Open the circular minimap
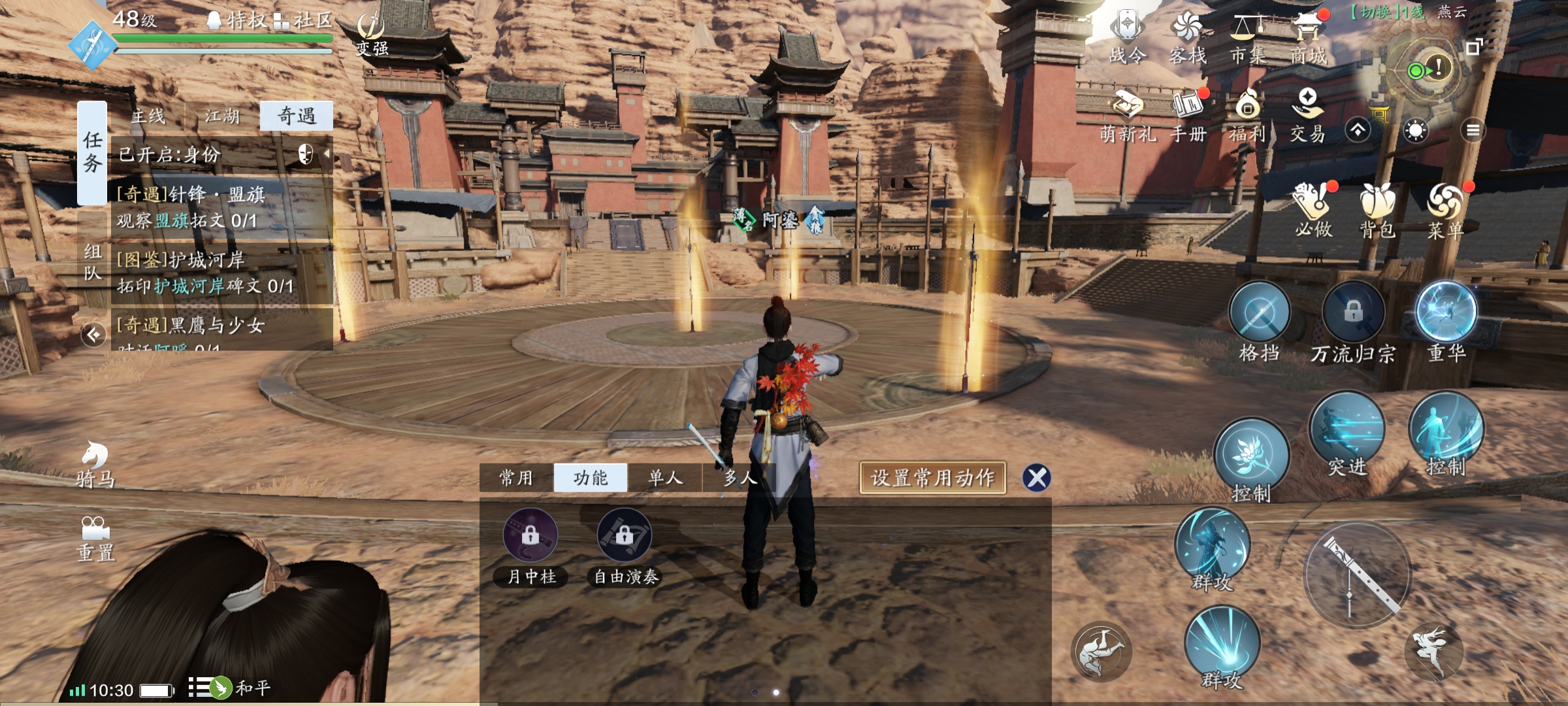The image size is (1568, 706). tap(1428, 69)
